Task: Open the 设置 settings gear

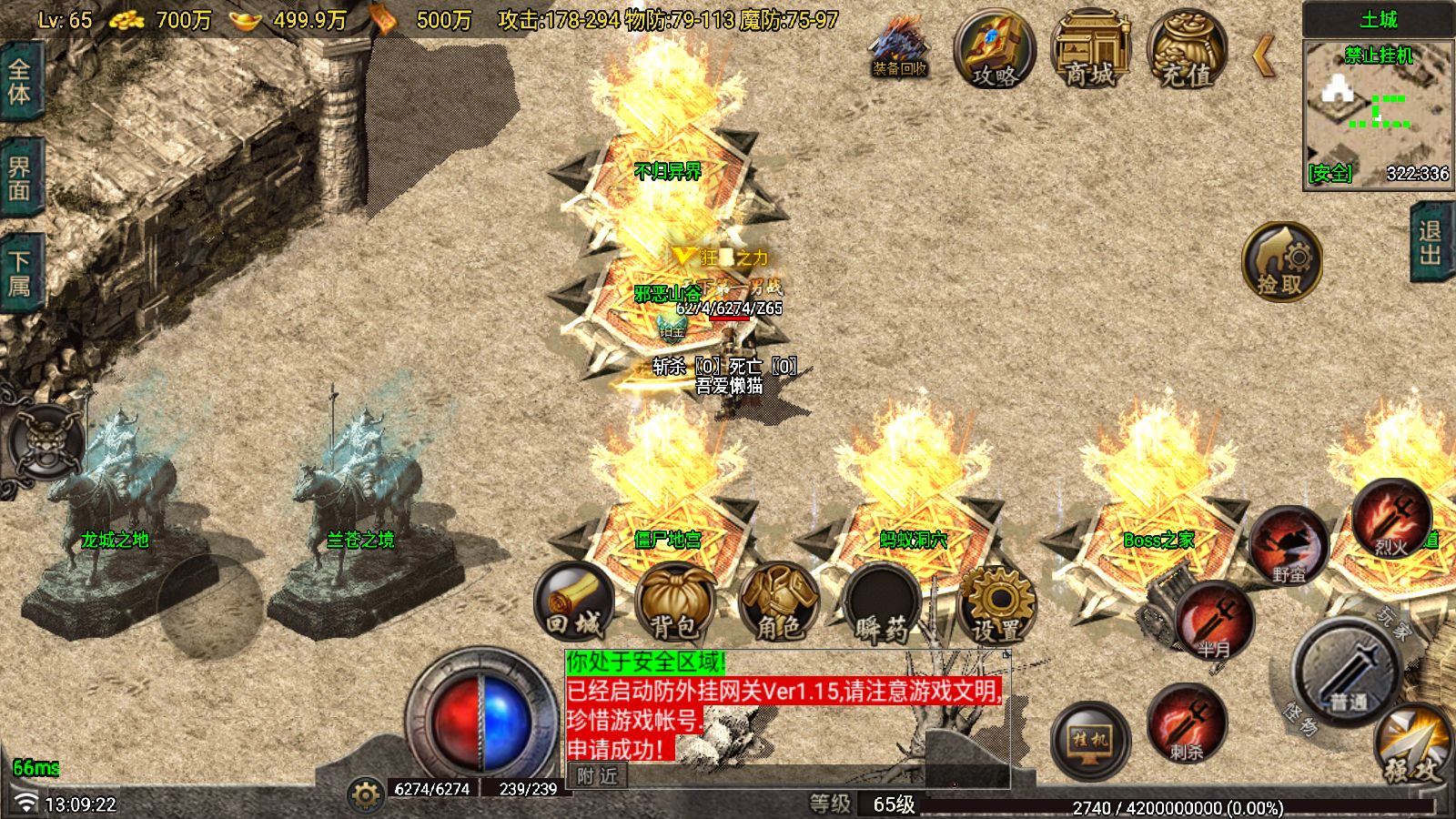Action: tap(996, 604)
